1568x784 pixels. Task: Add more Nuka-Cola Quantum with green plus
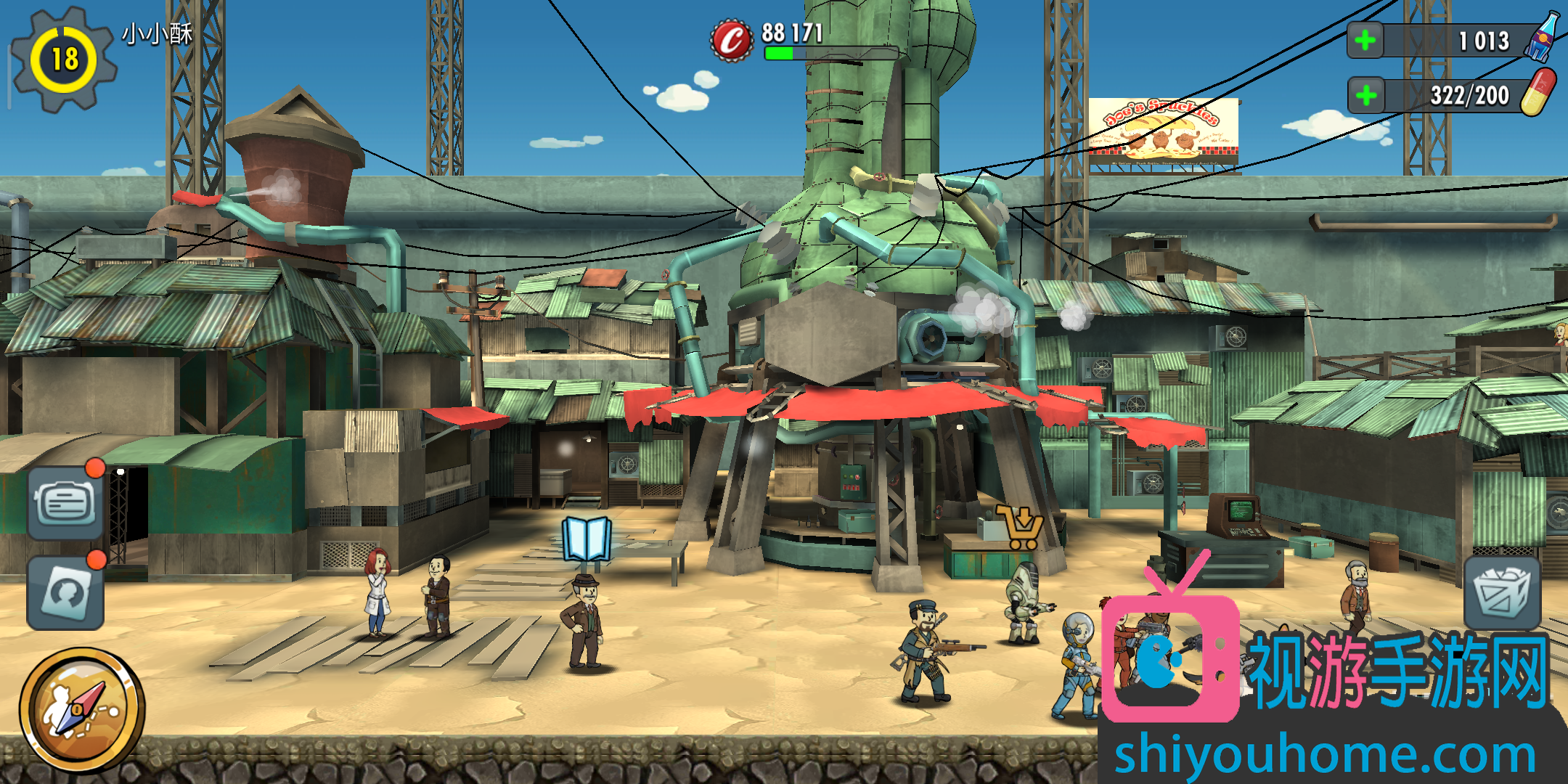1365,41
